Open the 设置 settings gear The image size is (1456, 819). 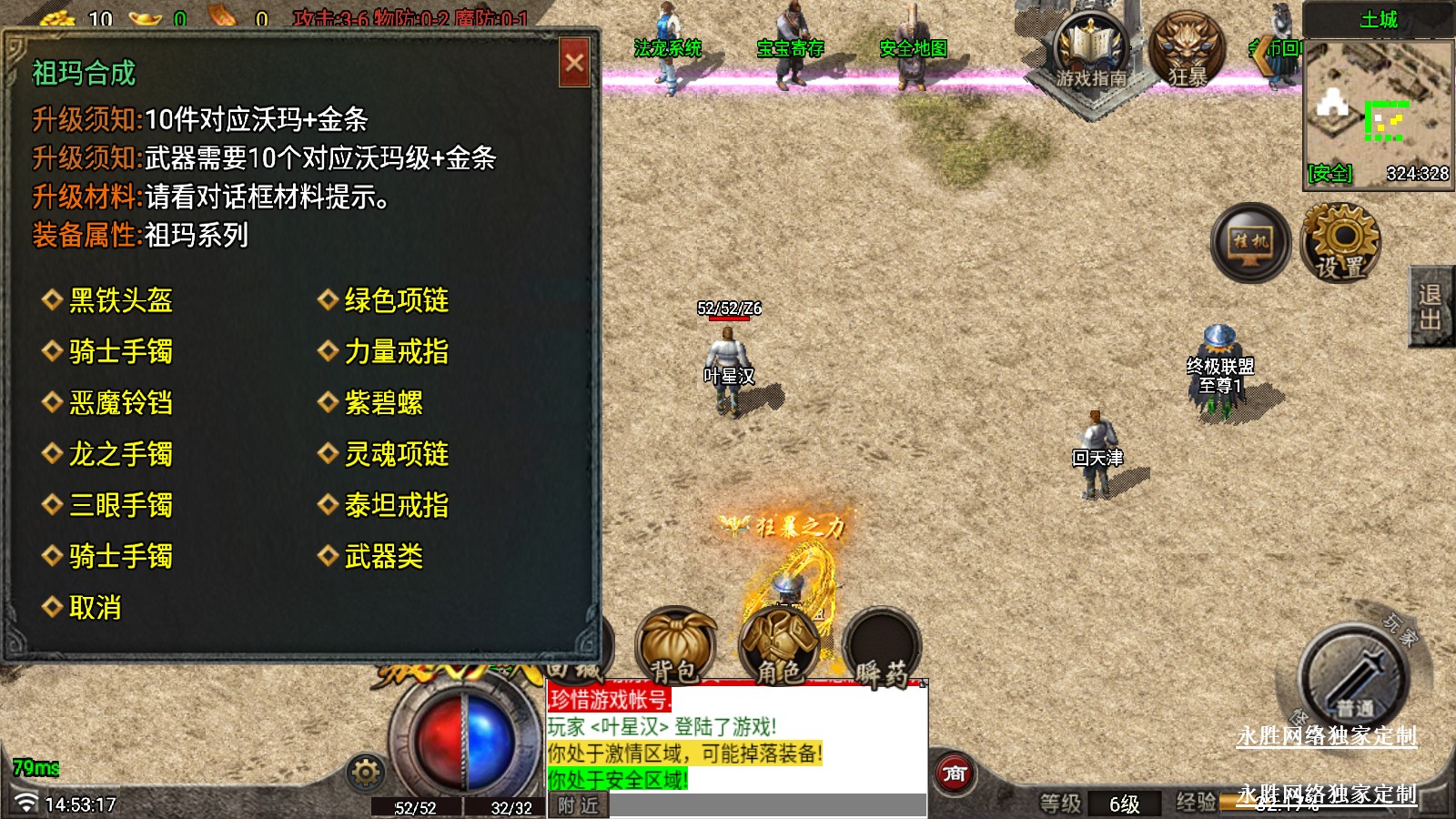(1340, 242)
